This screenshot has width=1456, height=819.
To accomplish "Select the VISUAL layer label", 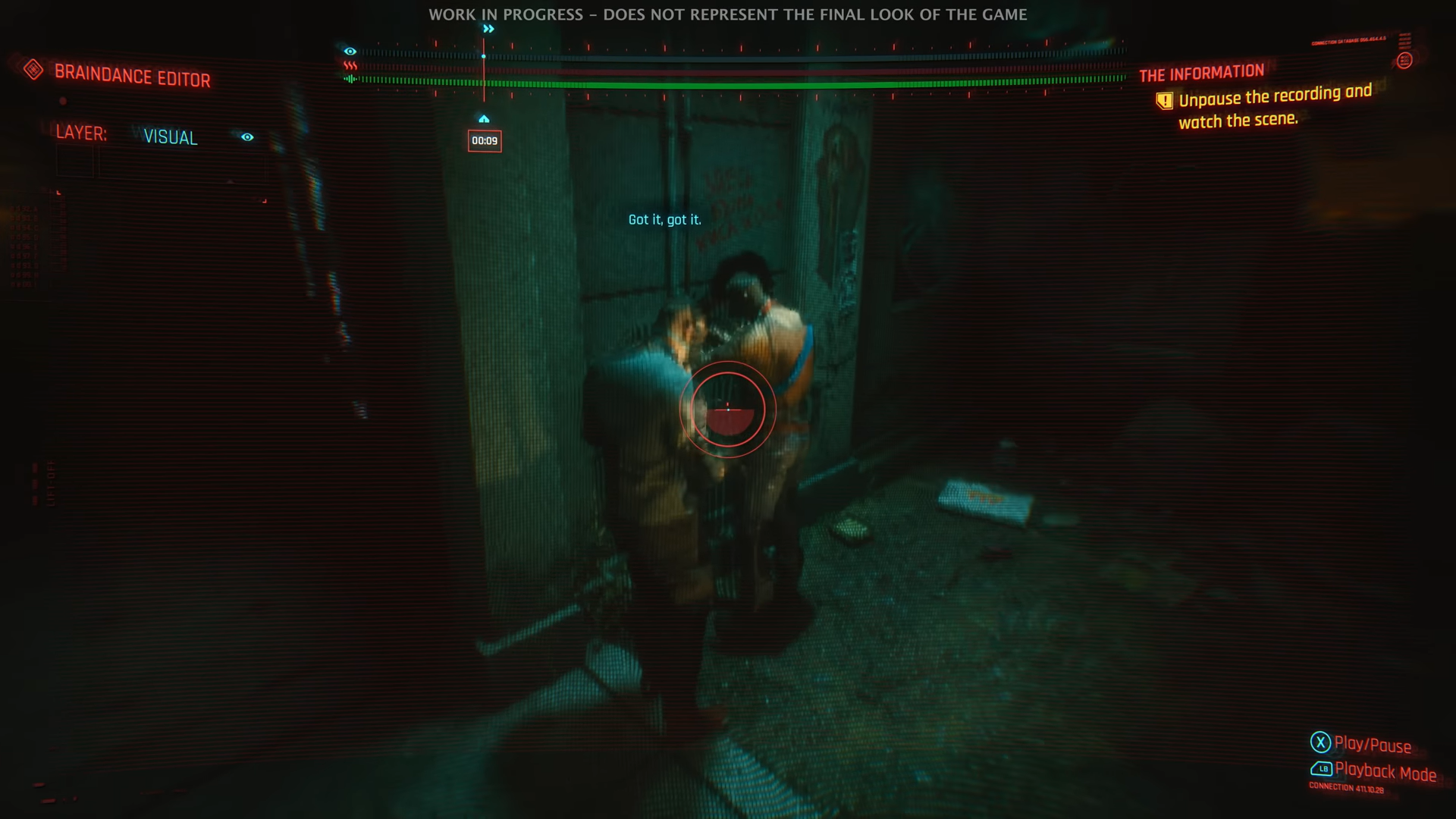I will click(171, 137).
